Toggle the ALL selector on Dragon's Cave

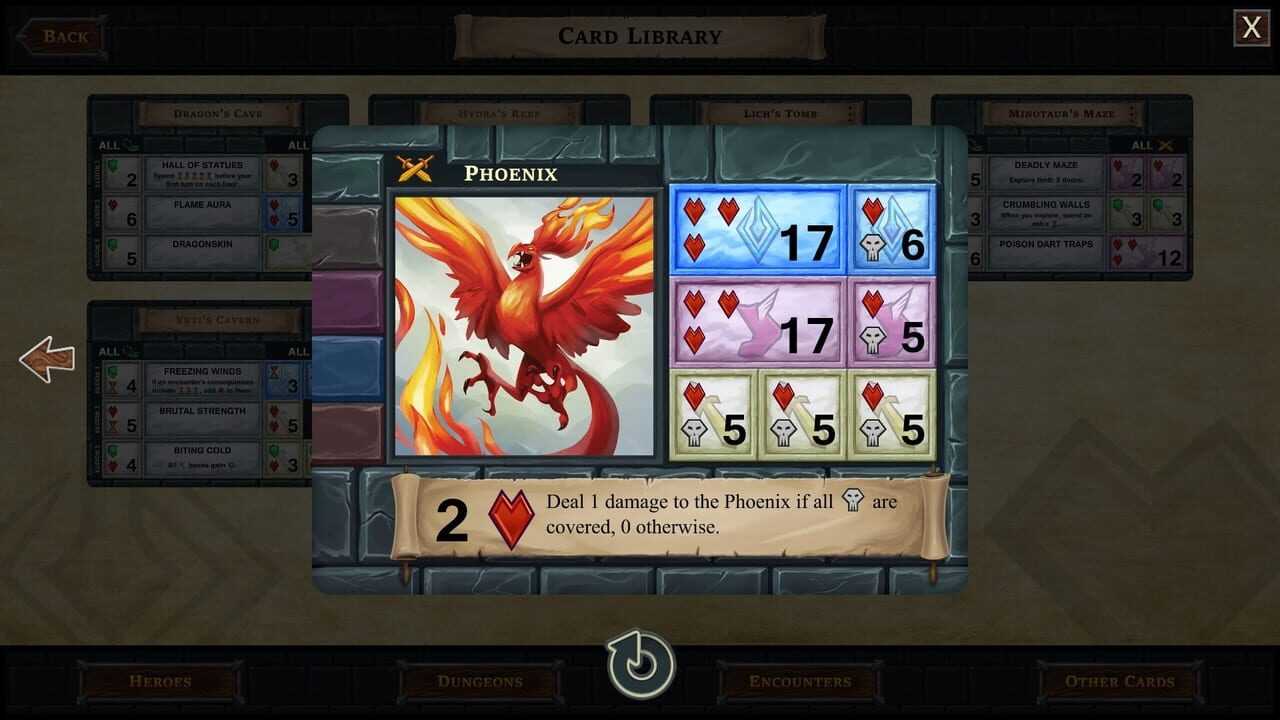click(x=109, y=144)
